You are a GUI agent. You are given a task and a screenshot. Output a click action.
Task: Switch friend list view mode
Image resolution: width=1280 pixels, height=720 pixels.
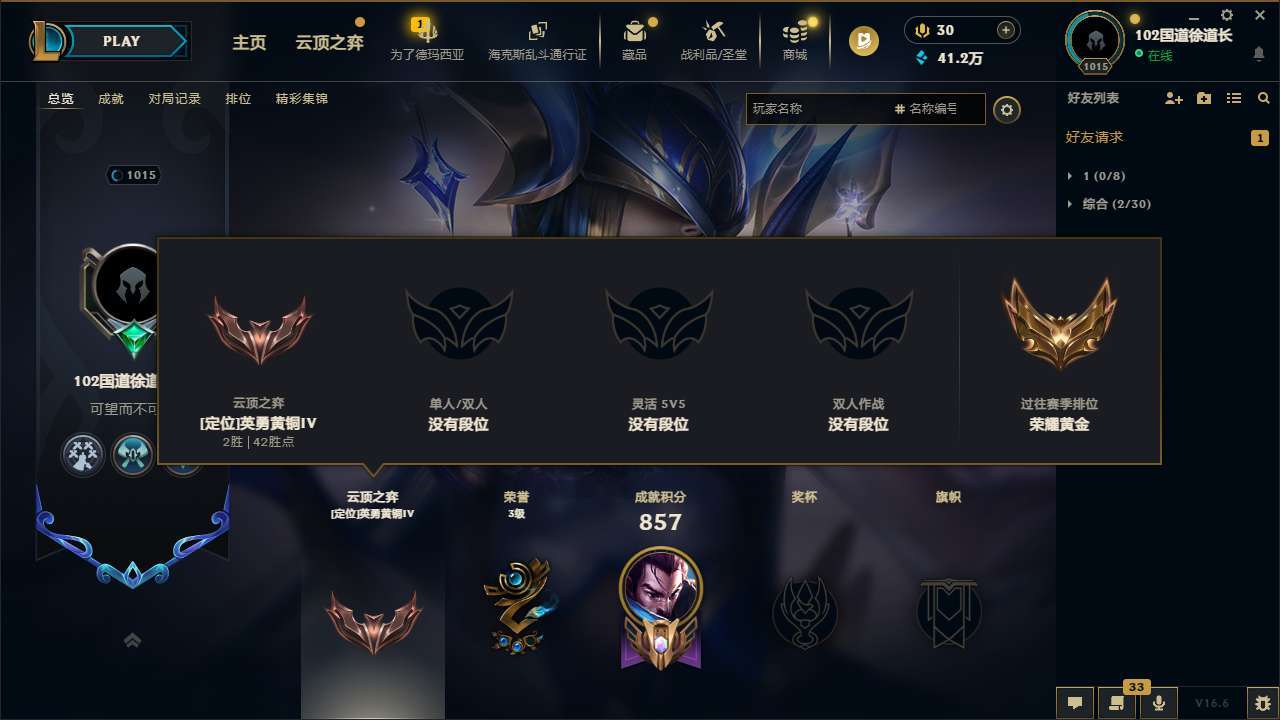1235,98
